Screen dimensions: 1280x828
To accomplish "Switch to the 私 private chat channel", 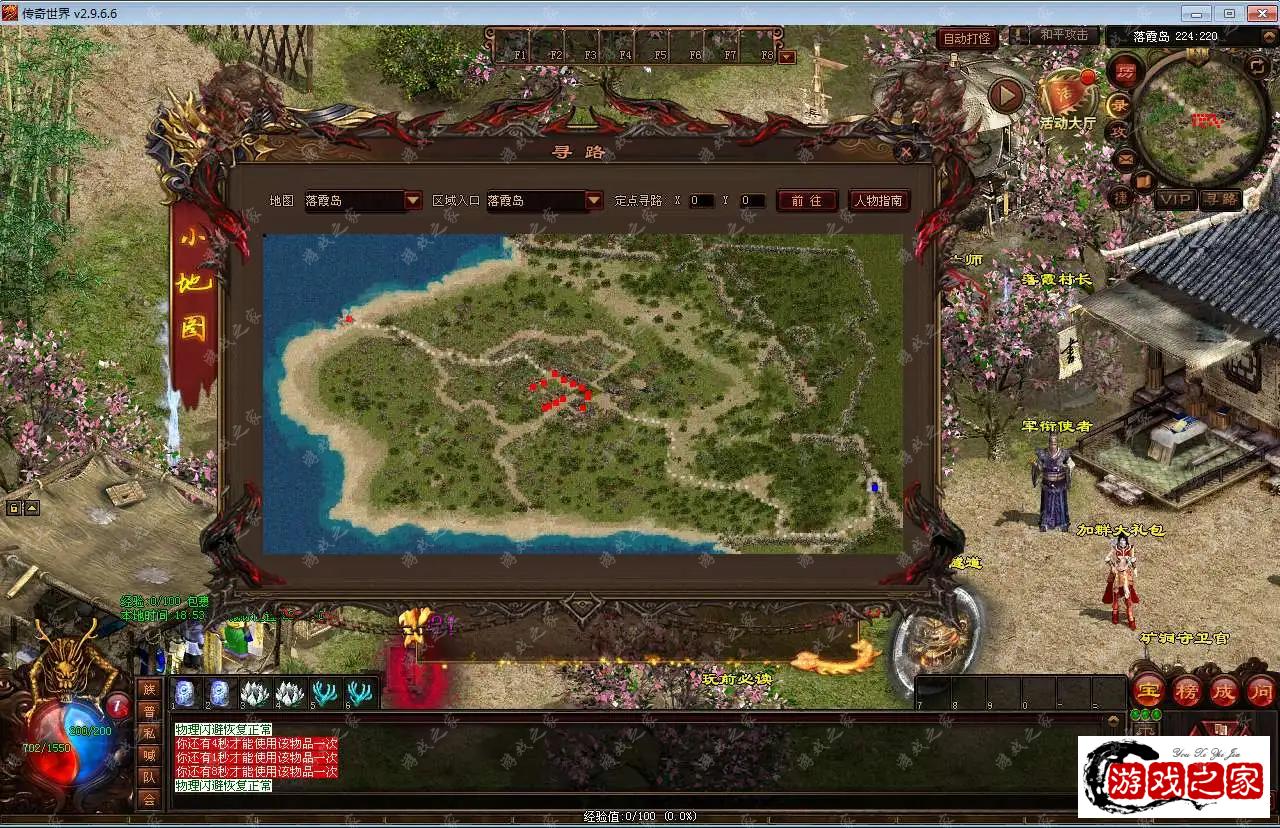I will [149, 733].
